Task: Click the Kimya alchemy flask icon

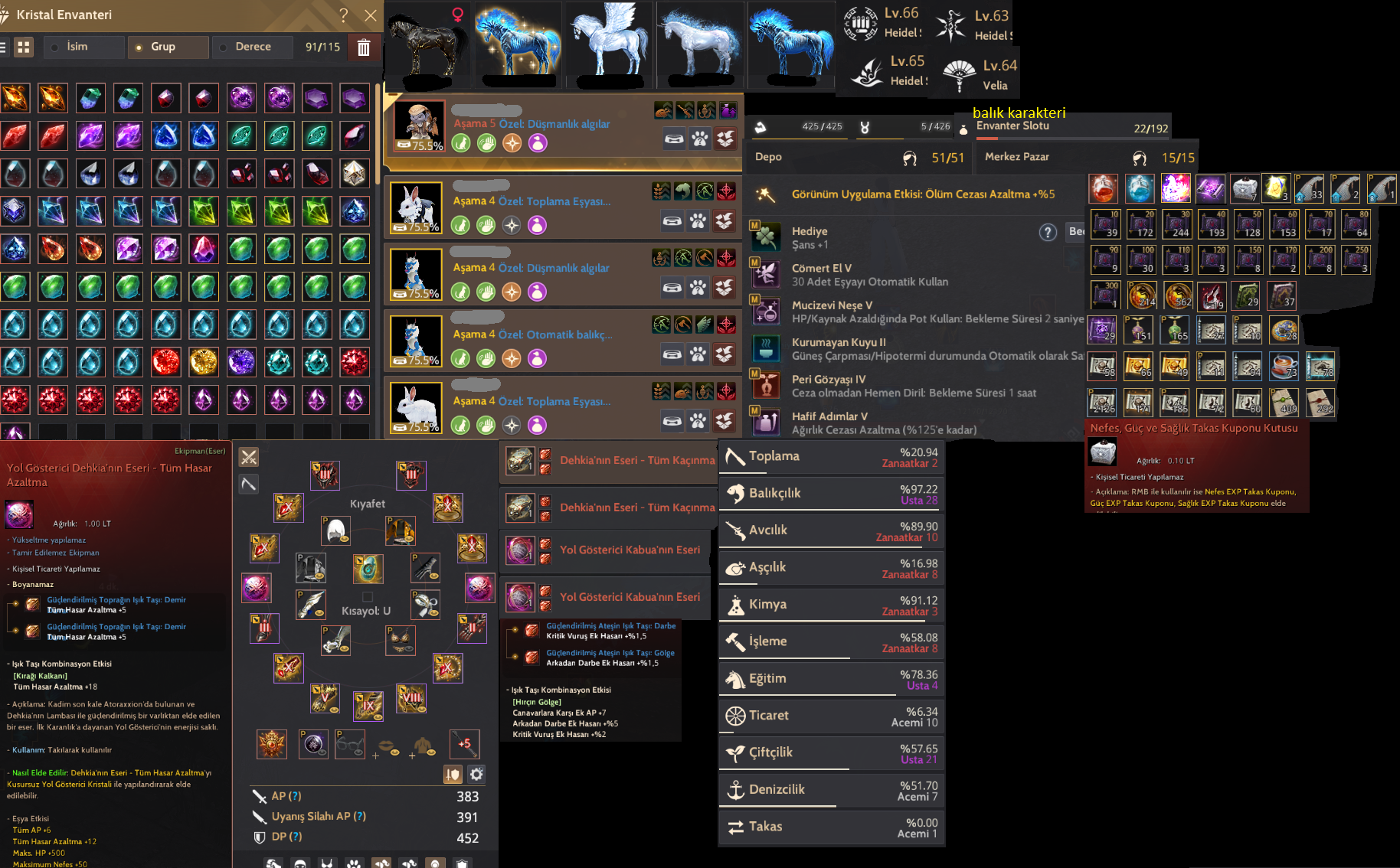Action: 736,604
